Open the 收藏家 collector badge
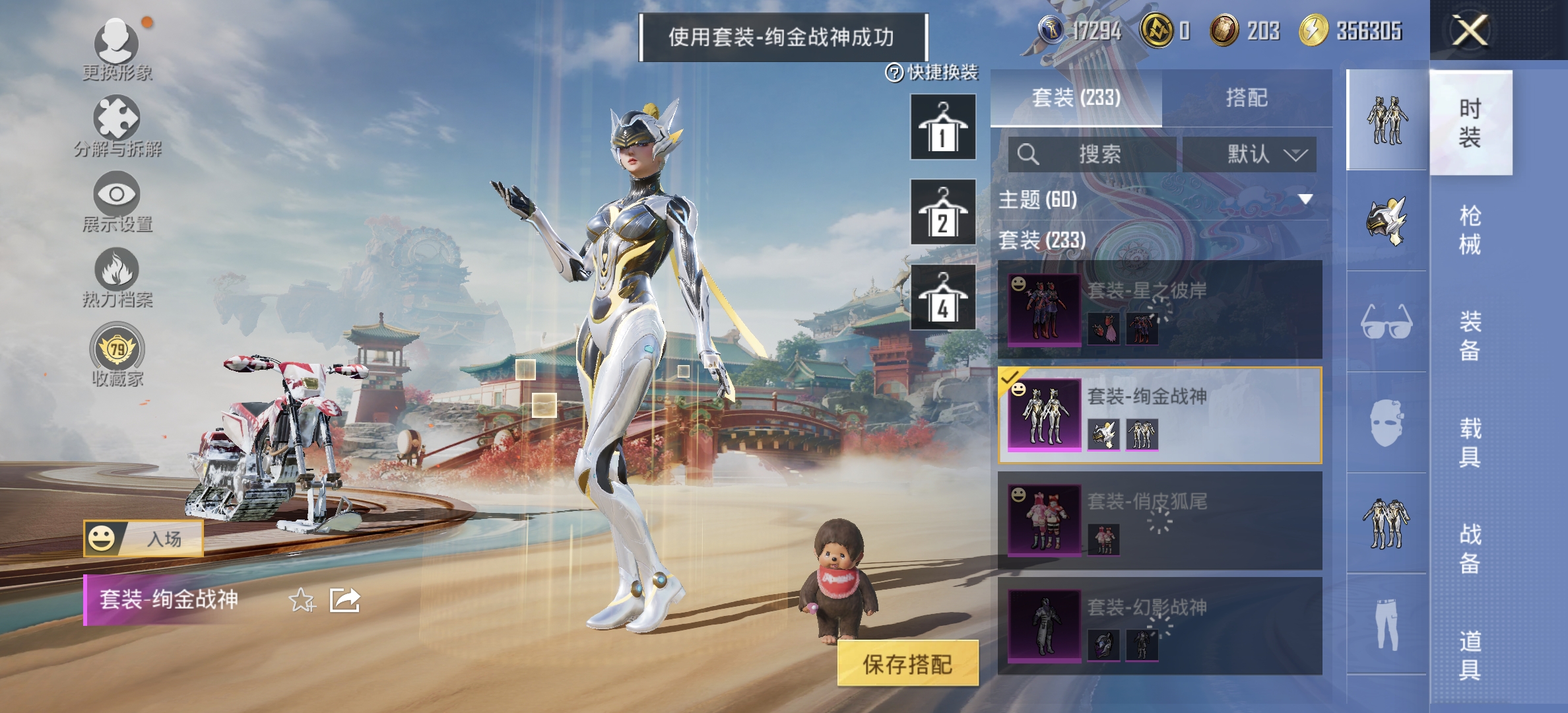This screenshot has height=713, width=1568. pos(117,353)
